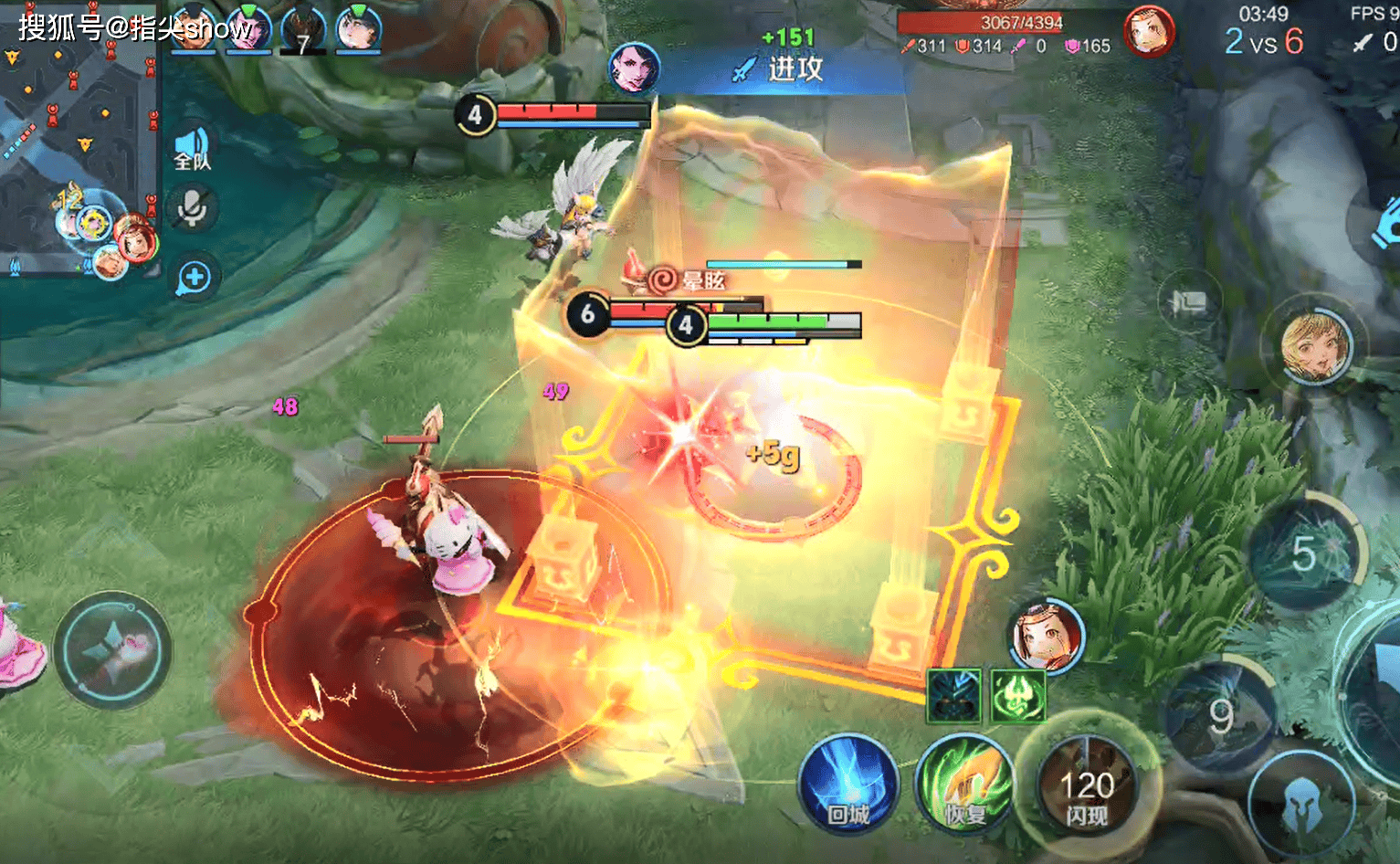The image size is (1400, 864).
Task: Toggle the microphone button
Action: (x=192, y=208)
